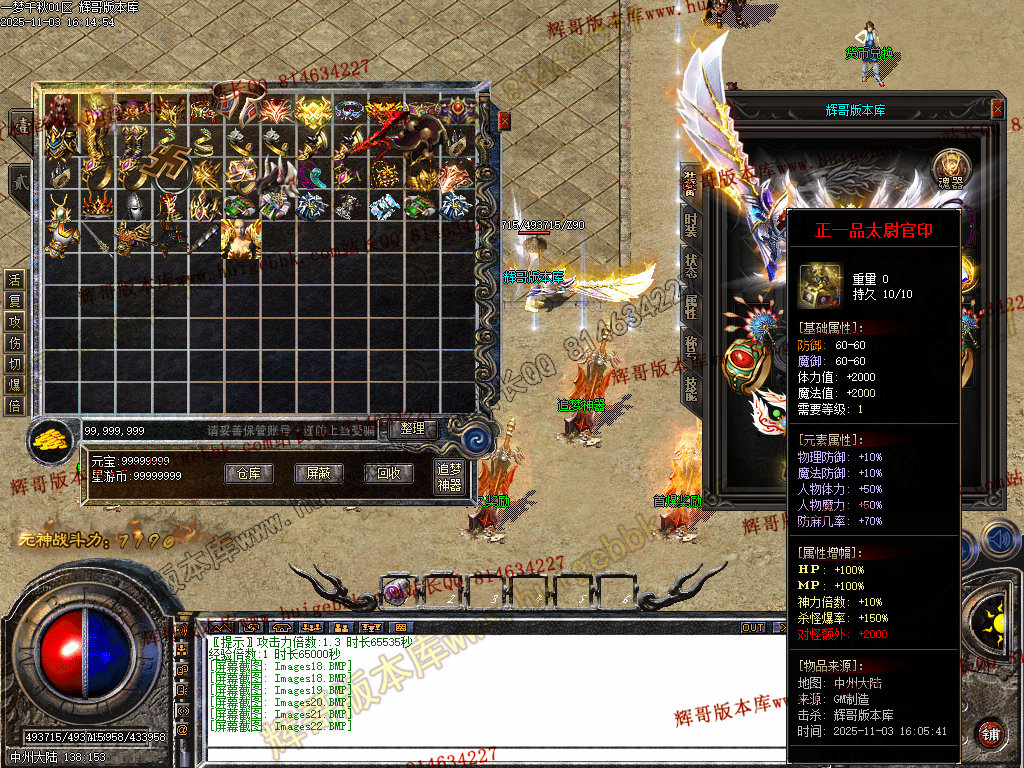Open the 仓库 warehouse

coord(249,473)
